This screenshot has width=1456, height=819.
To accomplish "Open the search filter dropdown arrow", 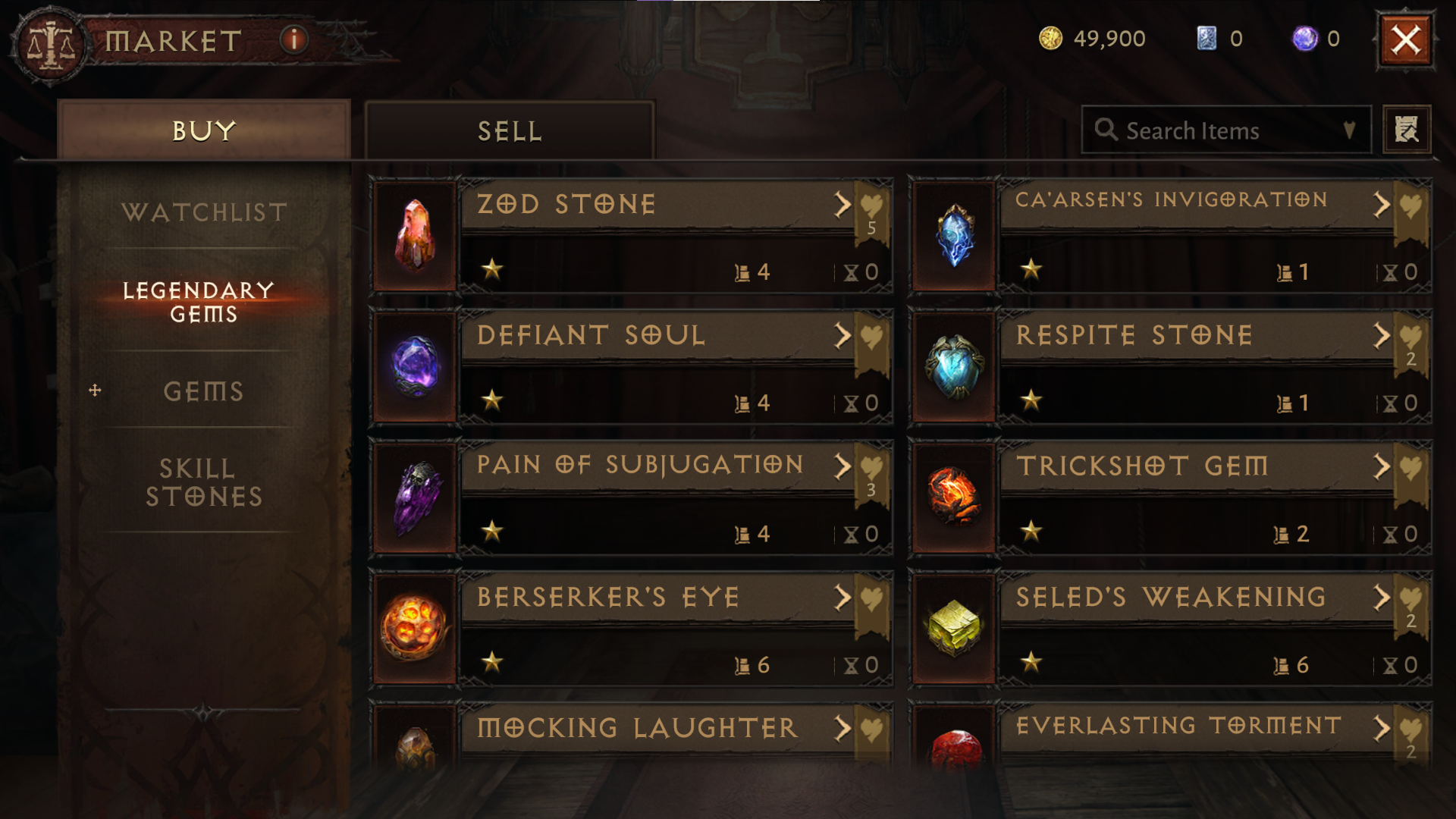I will 1349,130.
